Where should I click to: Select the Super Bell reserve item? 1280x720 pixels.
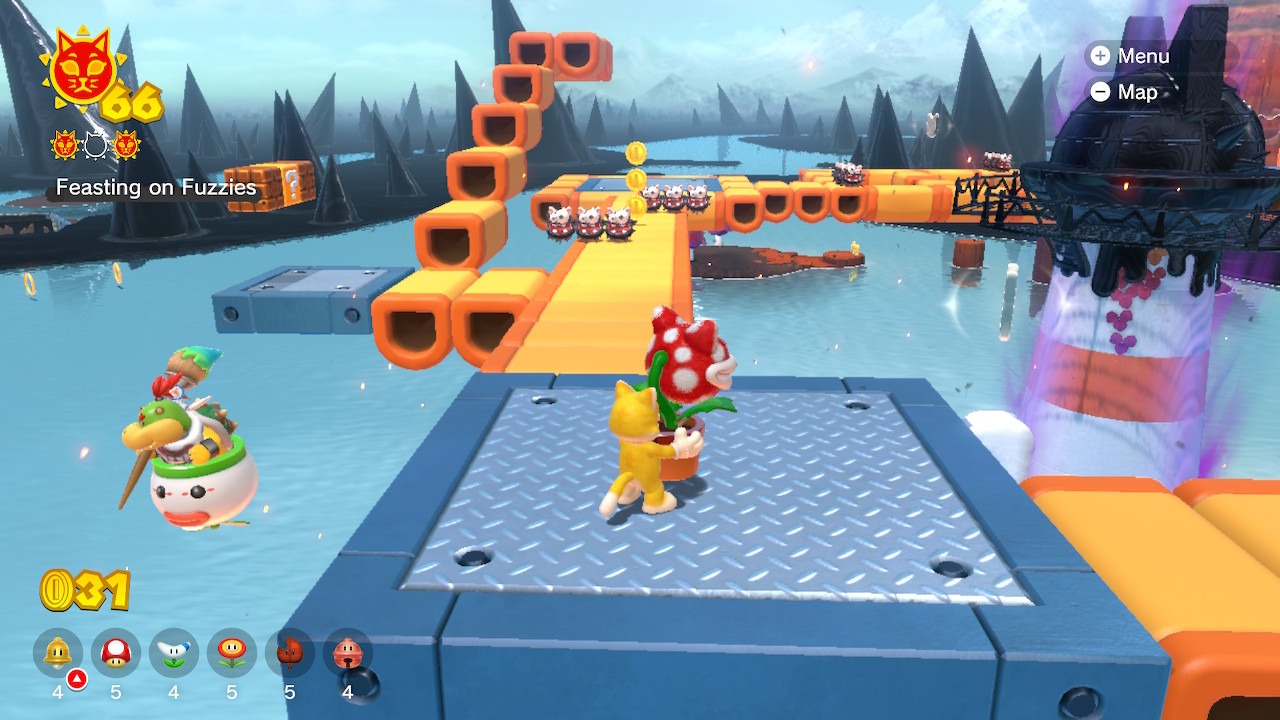[58, 654]
